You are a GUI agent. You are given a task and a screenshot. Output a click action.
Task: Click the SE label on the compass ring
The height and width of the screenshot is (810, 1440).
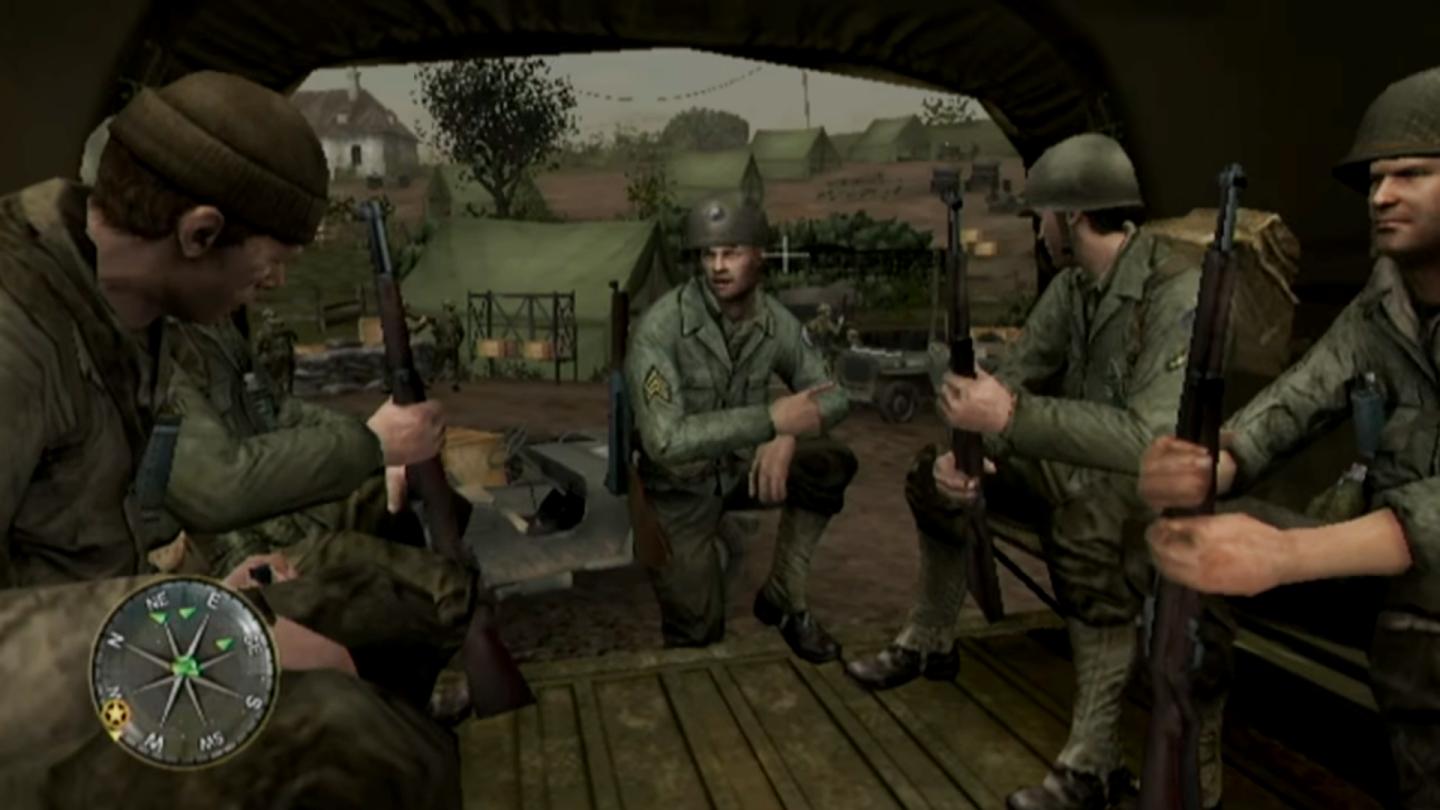251,644
